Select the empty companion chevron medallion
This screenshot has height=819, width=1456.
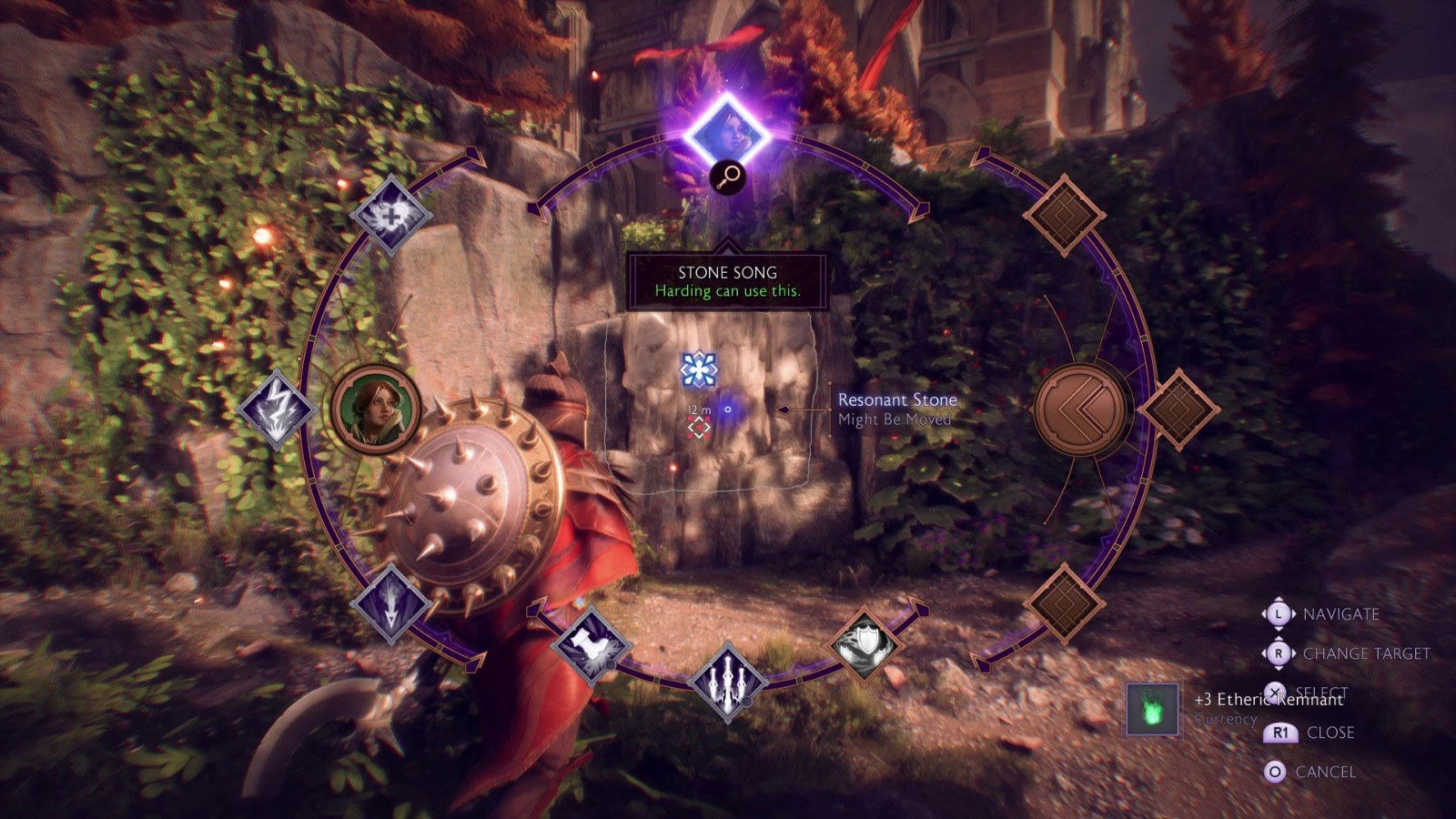1079,409
